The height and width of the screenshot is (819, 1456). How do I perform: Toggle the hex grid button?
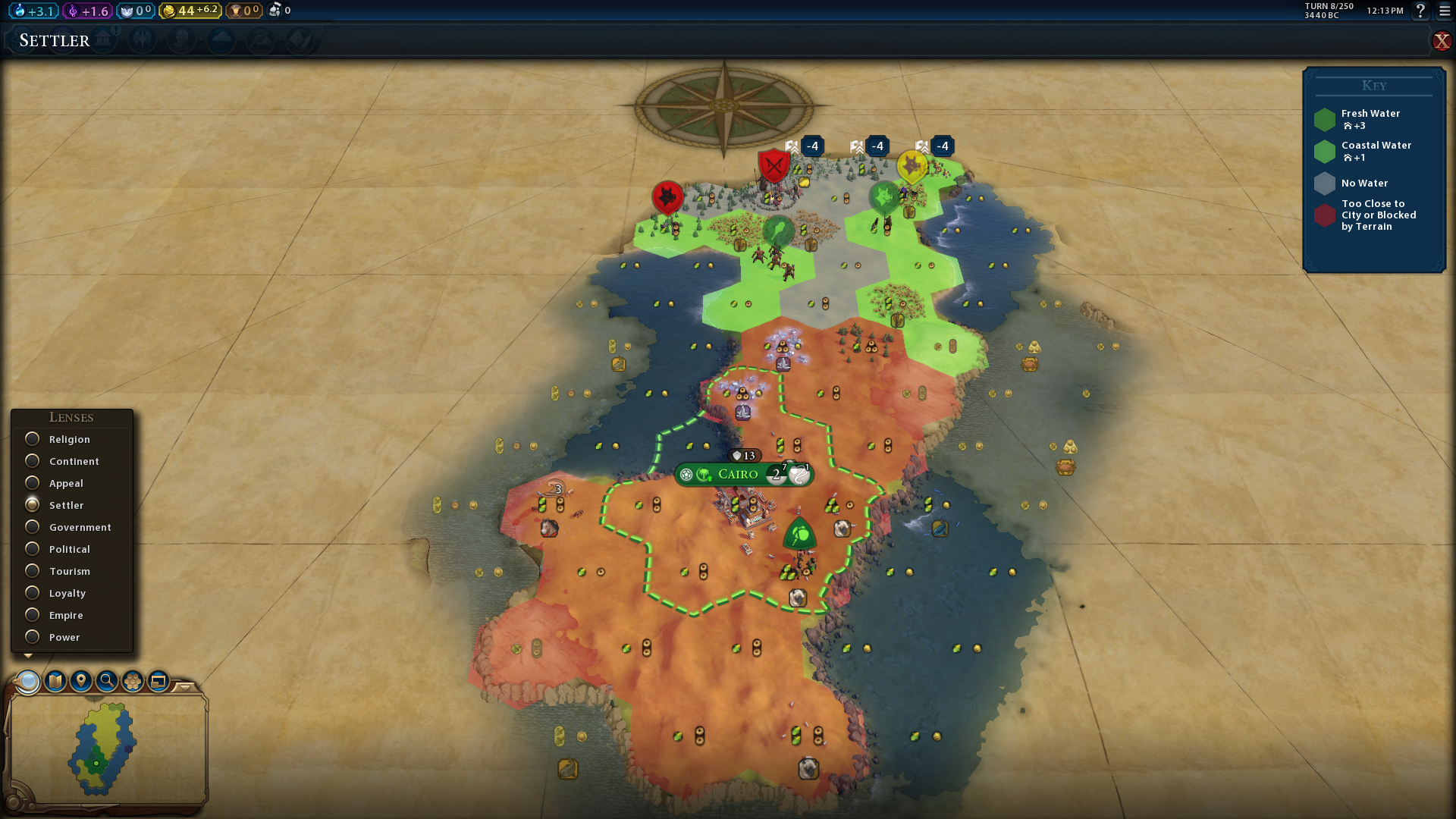point(133,681)
